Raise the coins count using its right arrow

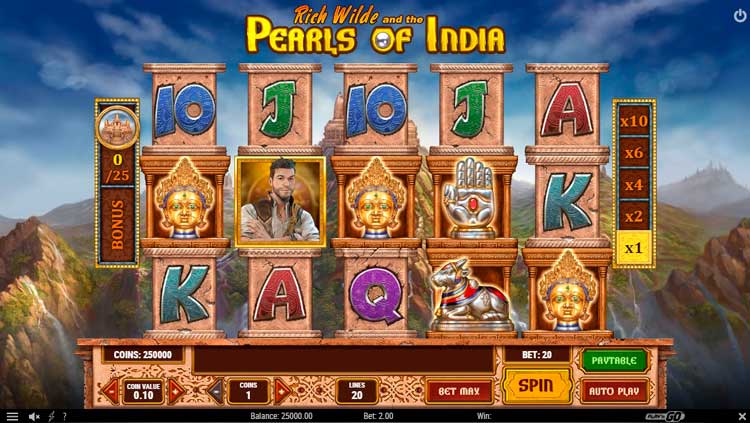[282, 390]
